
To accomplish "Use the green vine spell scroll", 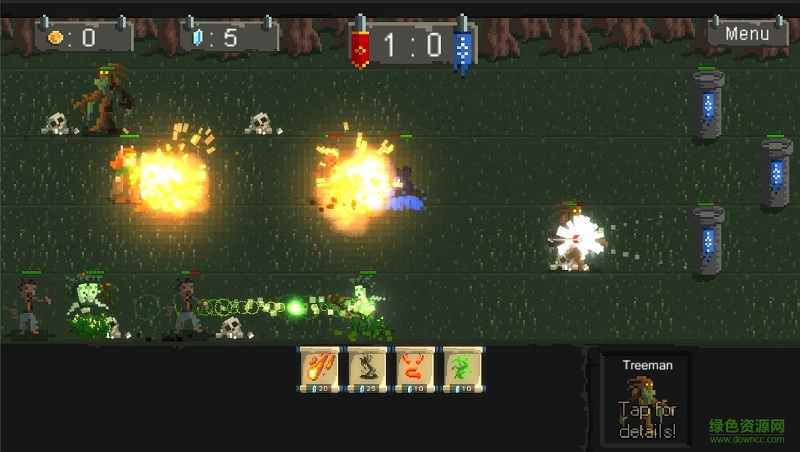I will (462, 369).
